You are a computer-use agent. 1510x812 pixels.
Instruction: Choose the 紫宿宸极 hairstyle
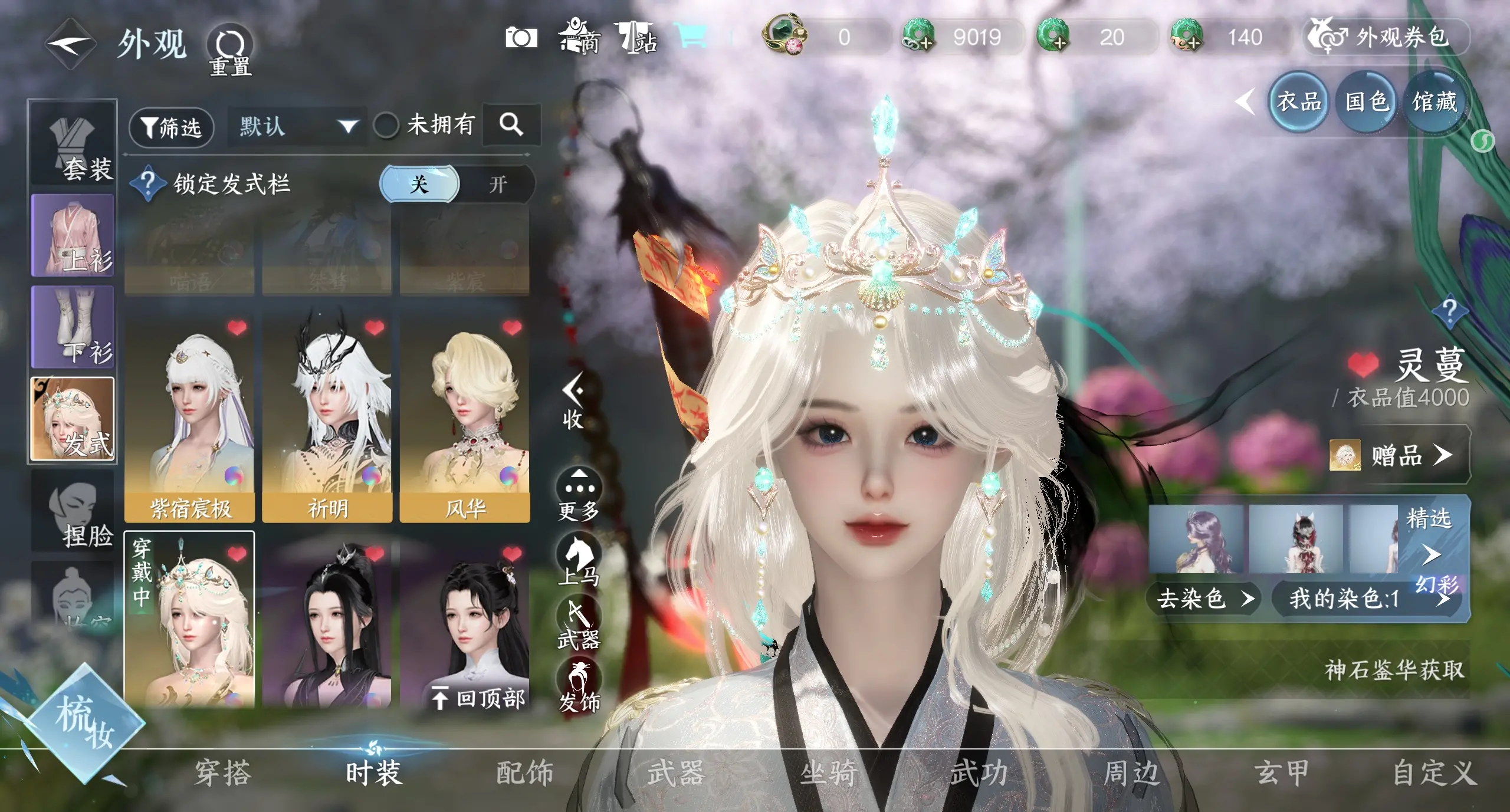pyautogui.click(x=189, y=419)
